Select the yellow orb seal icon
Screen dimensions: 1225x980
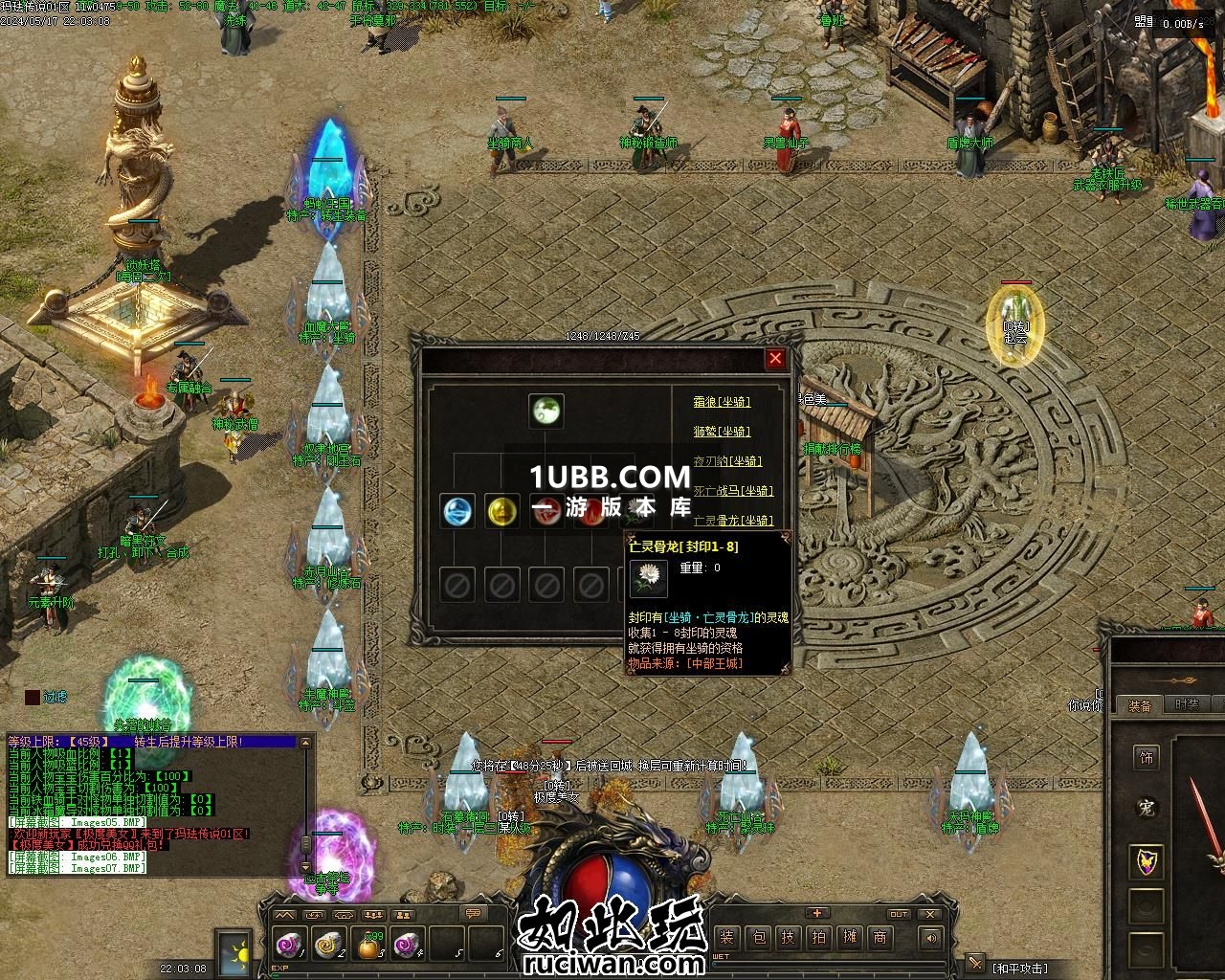[501, 511]
